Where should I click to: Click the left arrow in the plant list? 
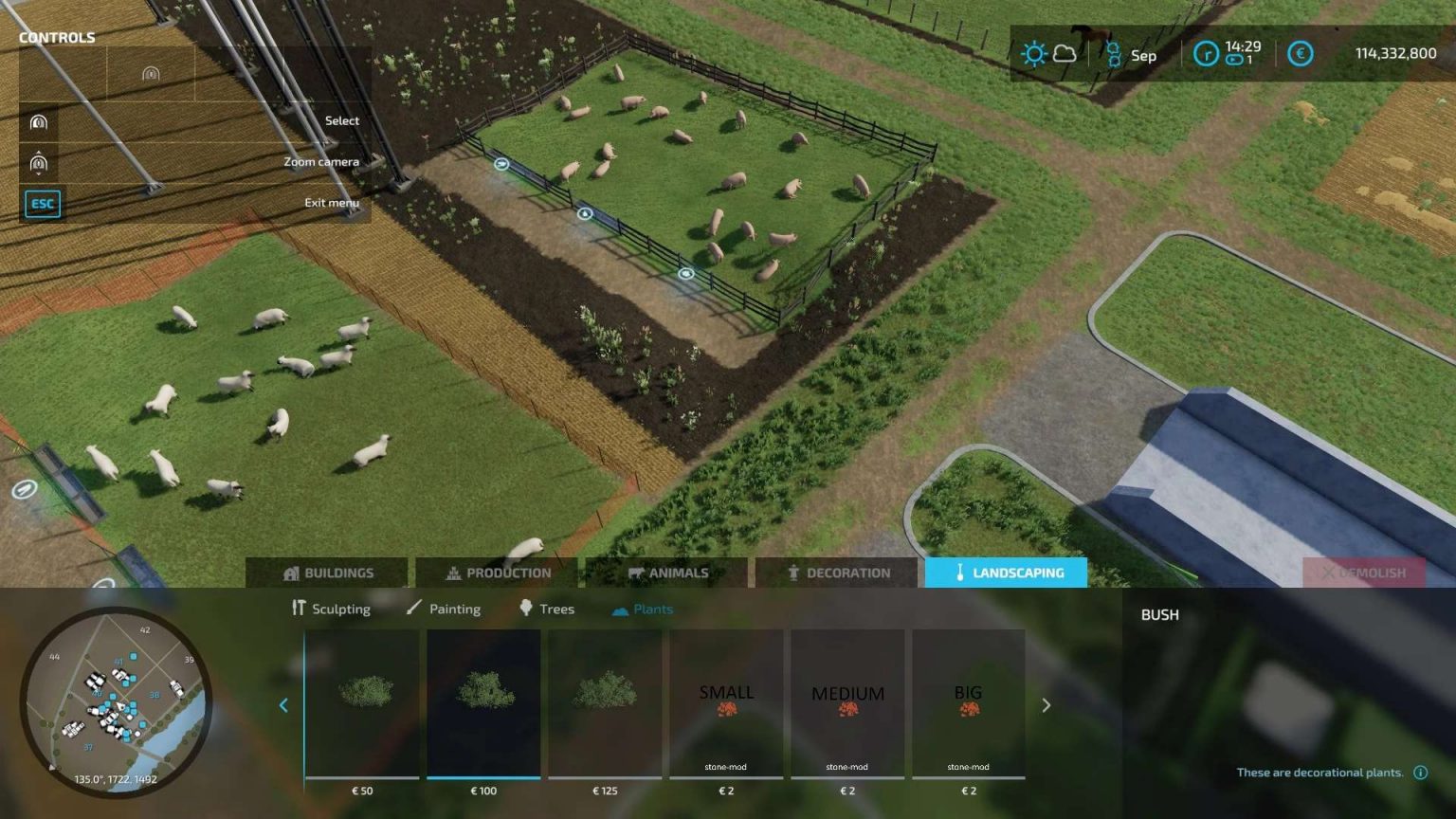point(283,705)
